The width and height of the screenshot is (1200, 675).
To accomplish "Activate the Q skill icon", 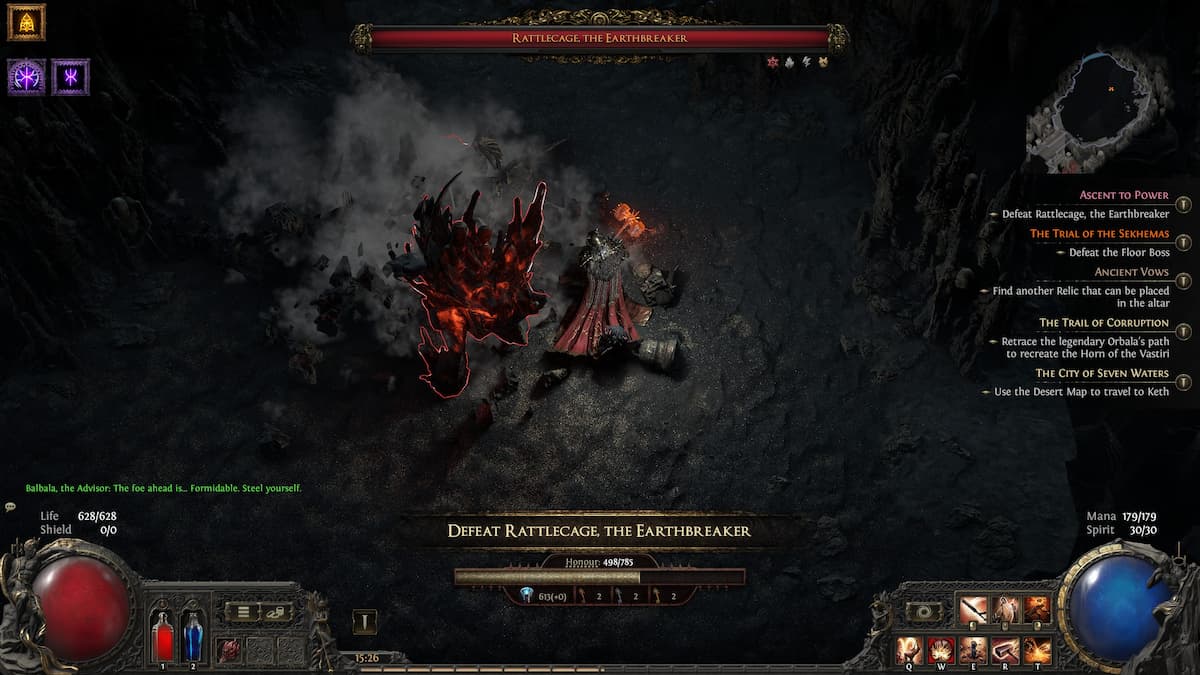I will click(910, 649).
